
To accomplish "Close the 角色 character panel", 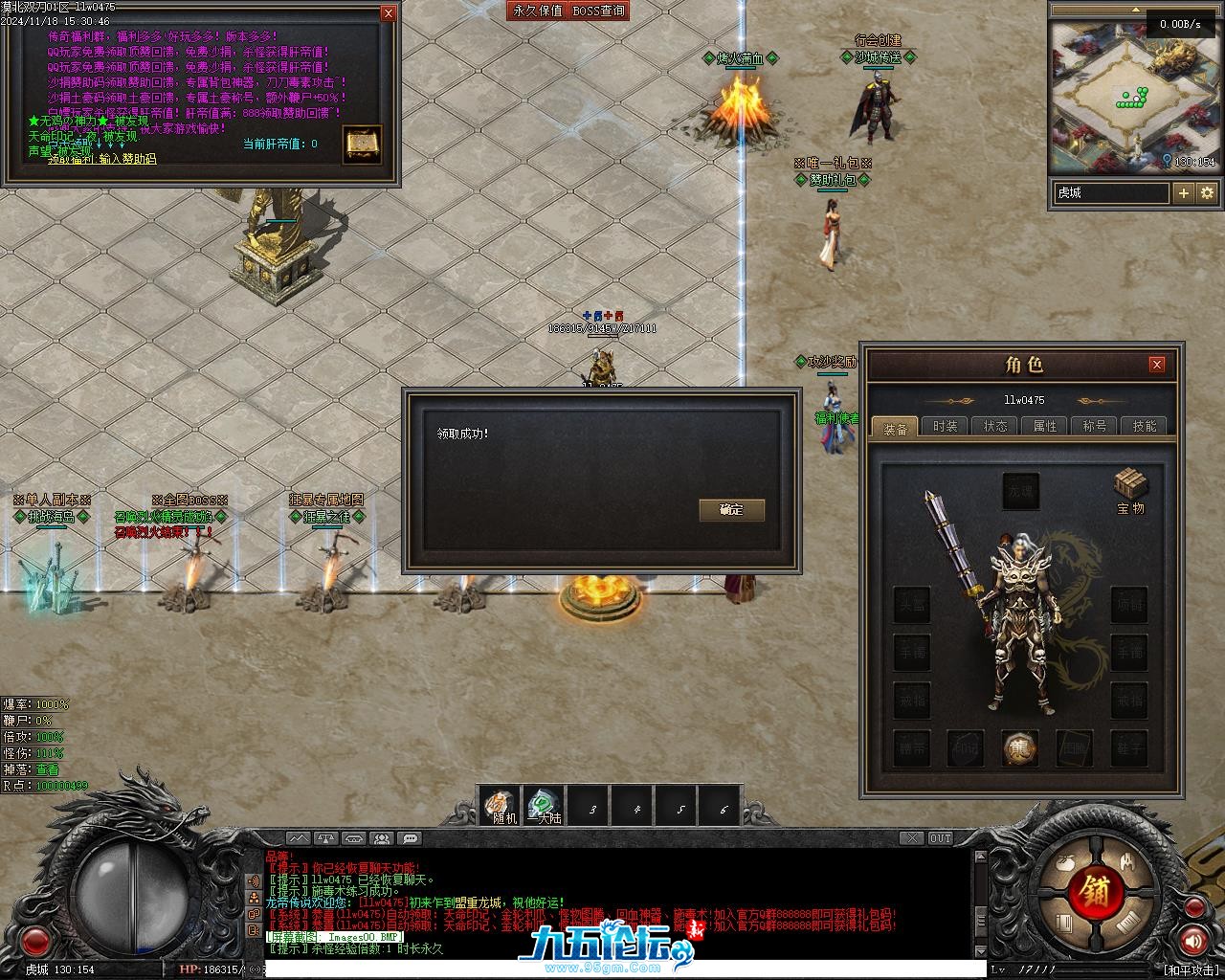I will [1157, 365].
